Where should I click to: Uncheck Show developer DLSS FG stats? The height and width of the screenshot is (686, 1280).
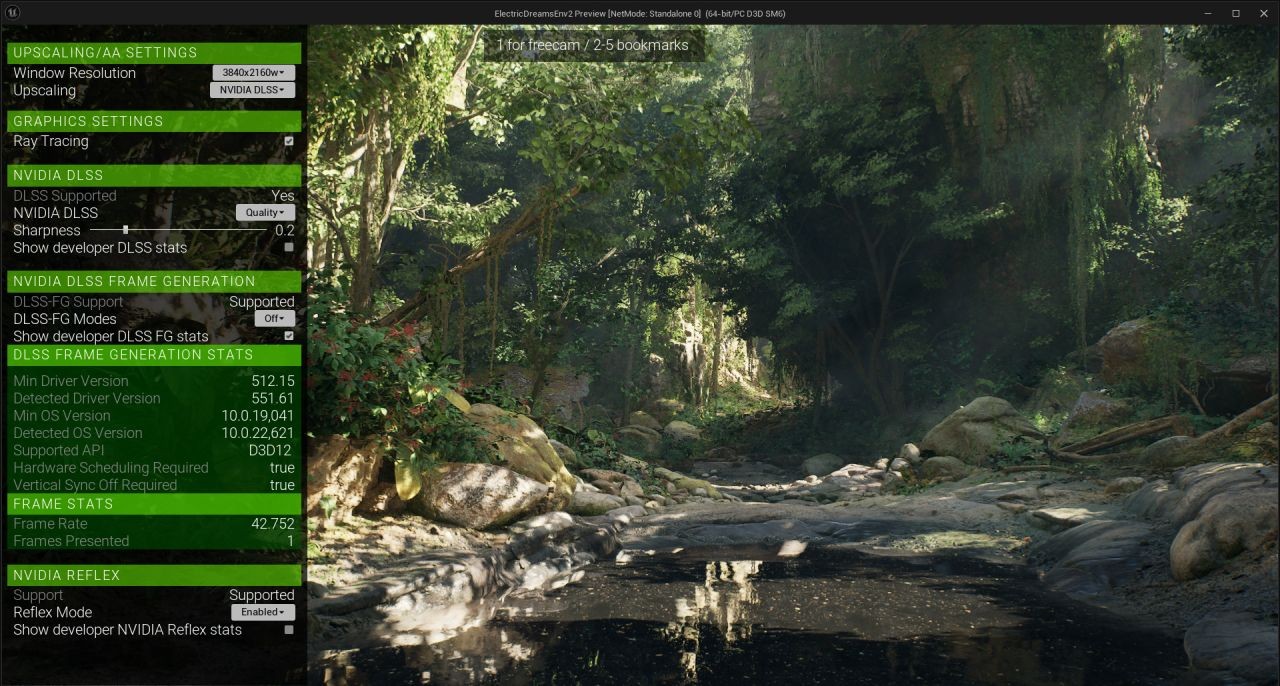pyautogui.click(x=289, y=336)
